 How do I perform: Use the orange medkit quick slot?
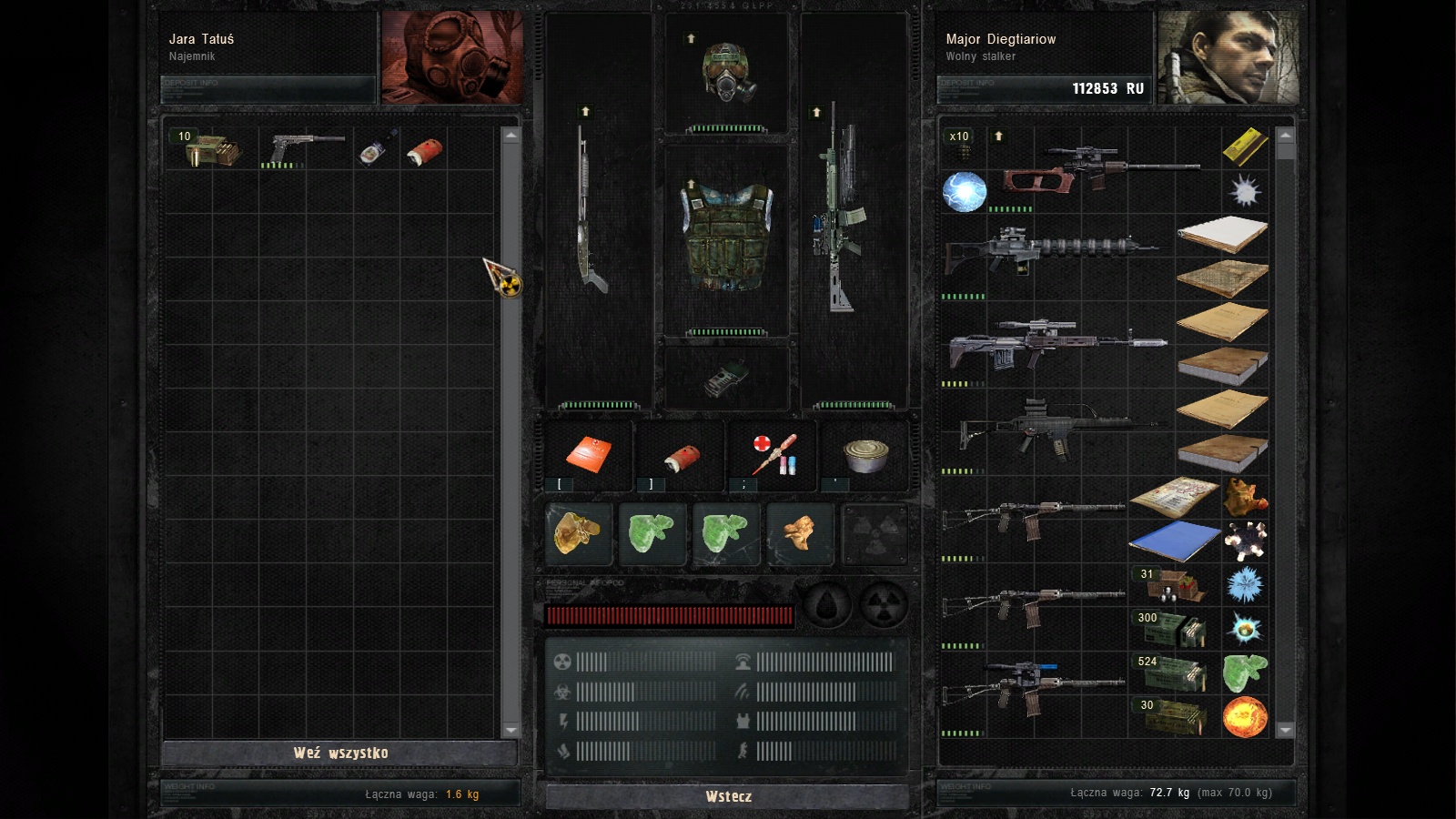(588, 453)
